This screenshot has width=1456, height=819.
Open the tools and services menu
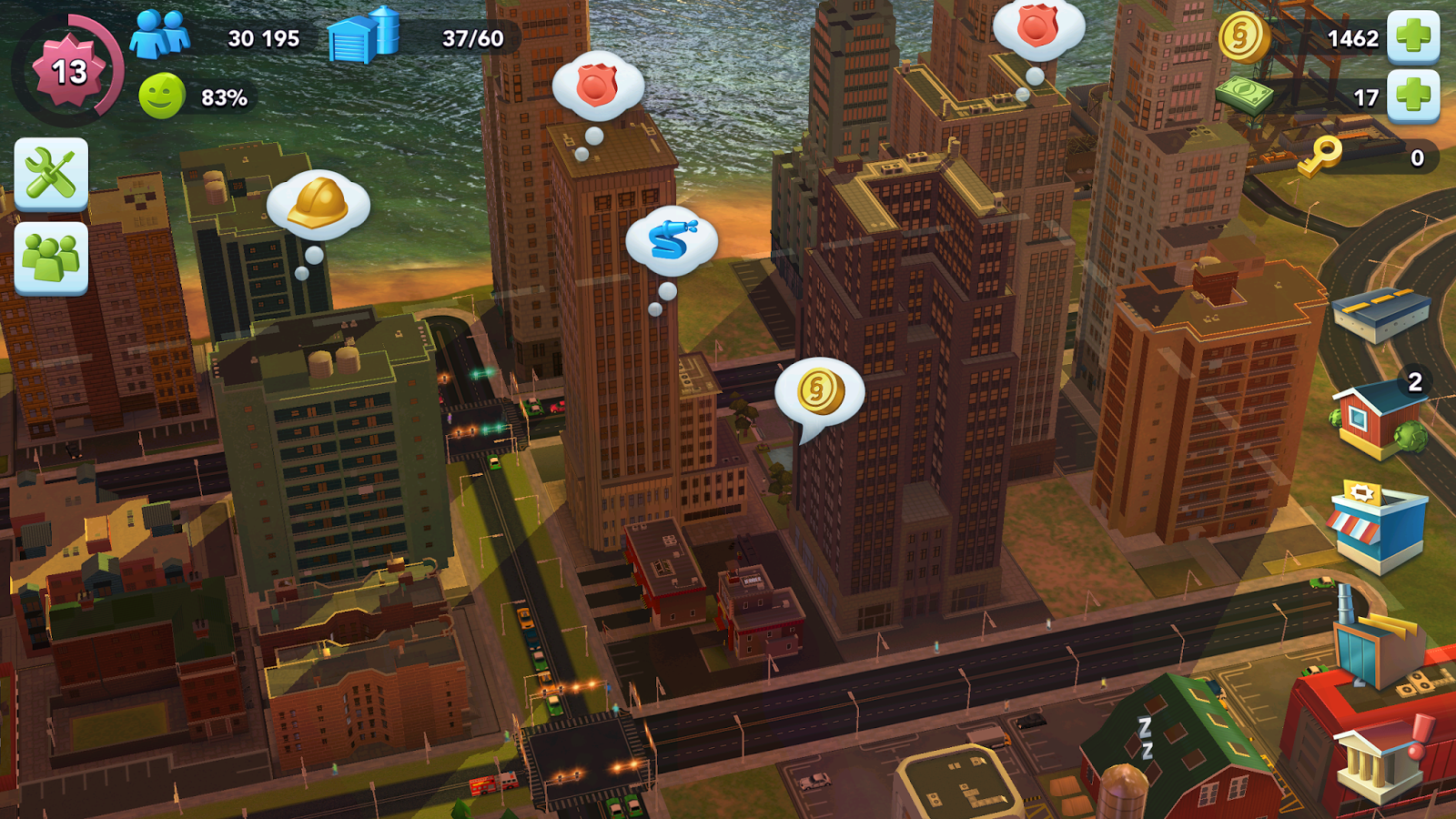click(52, 173)
